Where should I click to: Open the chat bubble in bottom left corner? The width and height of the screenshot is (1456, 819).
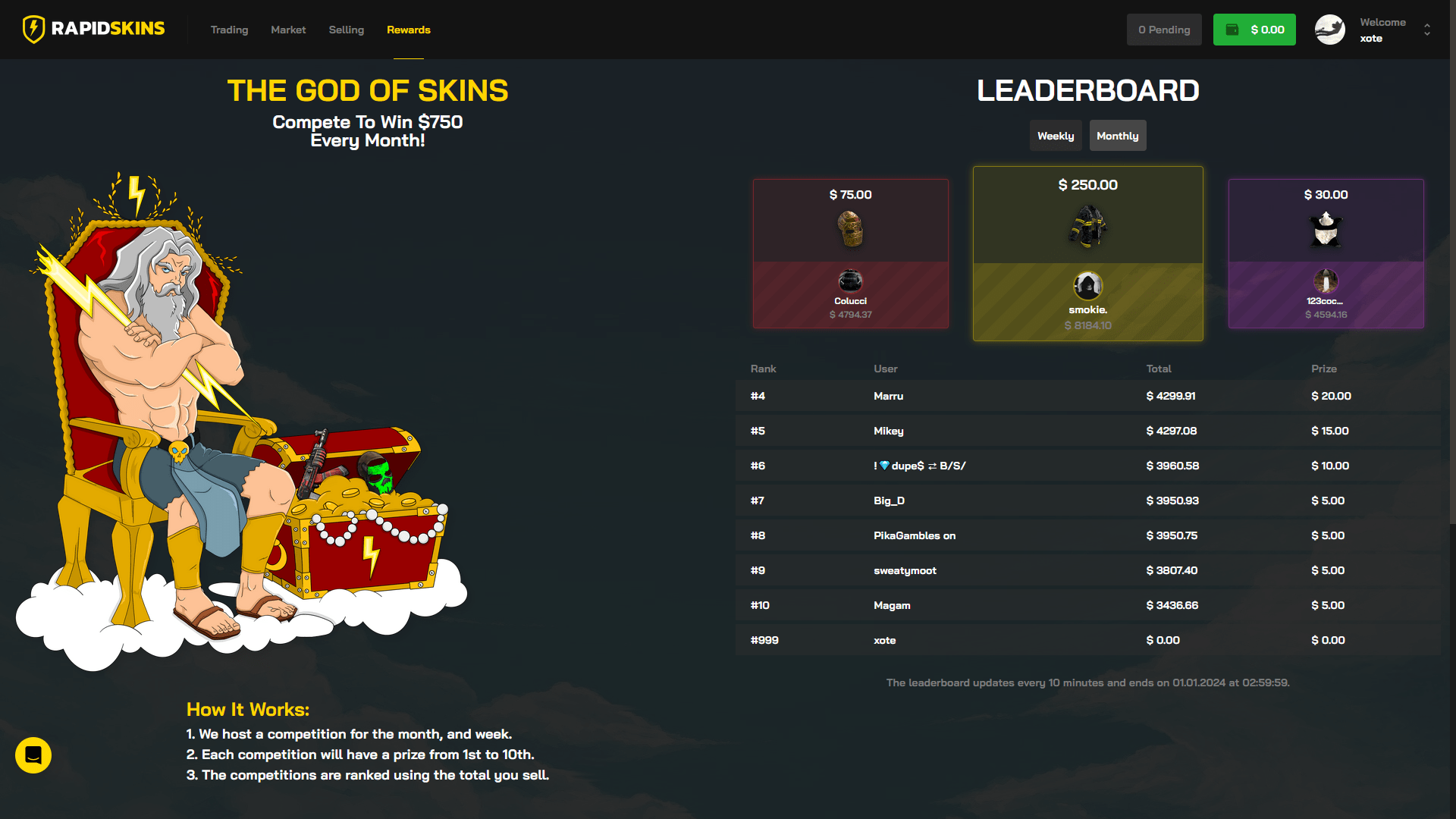click(33, 755)
